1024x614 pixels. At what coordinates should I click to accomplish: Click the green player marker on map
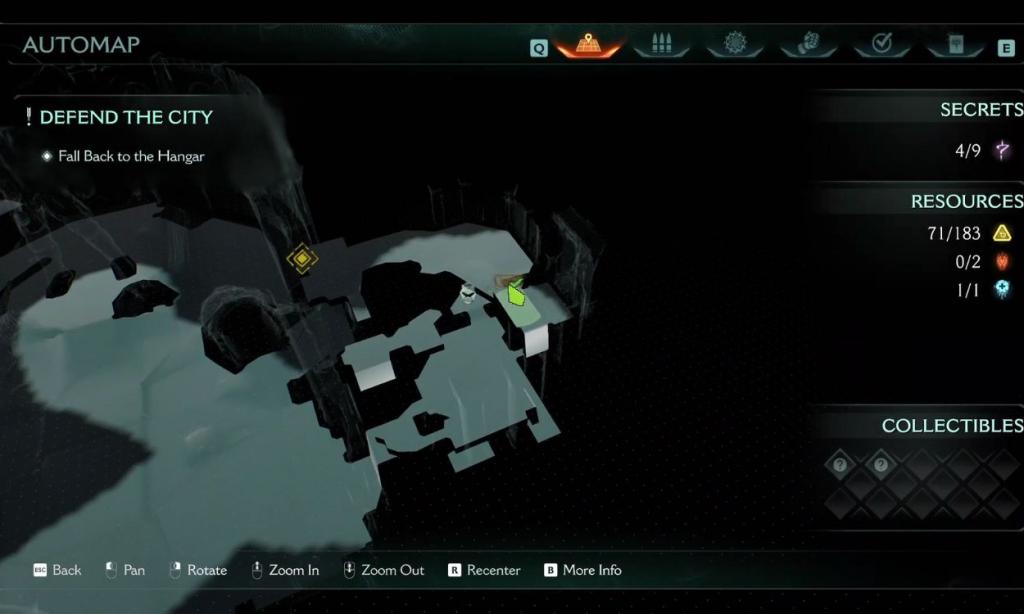tap(516, 294)
